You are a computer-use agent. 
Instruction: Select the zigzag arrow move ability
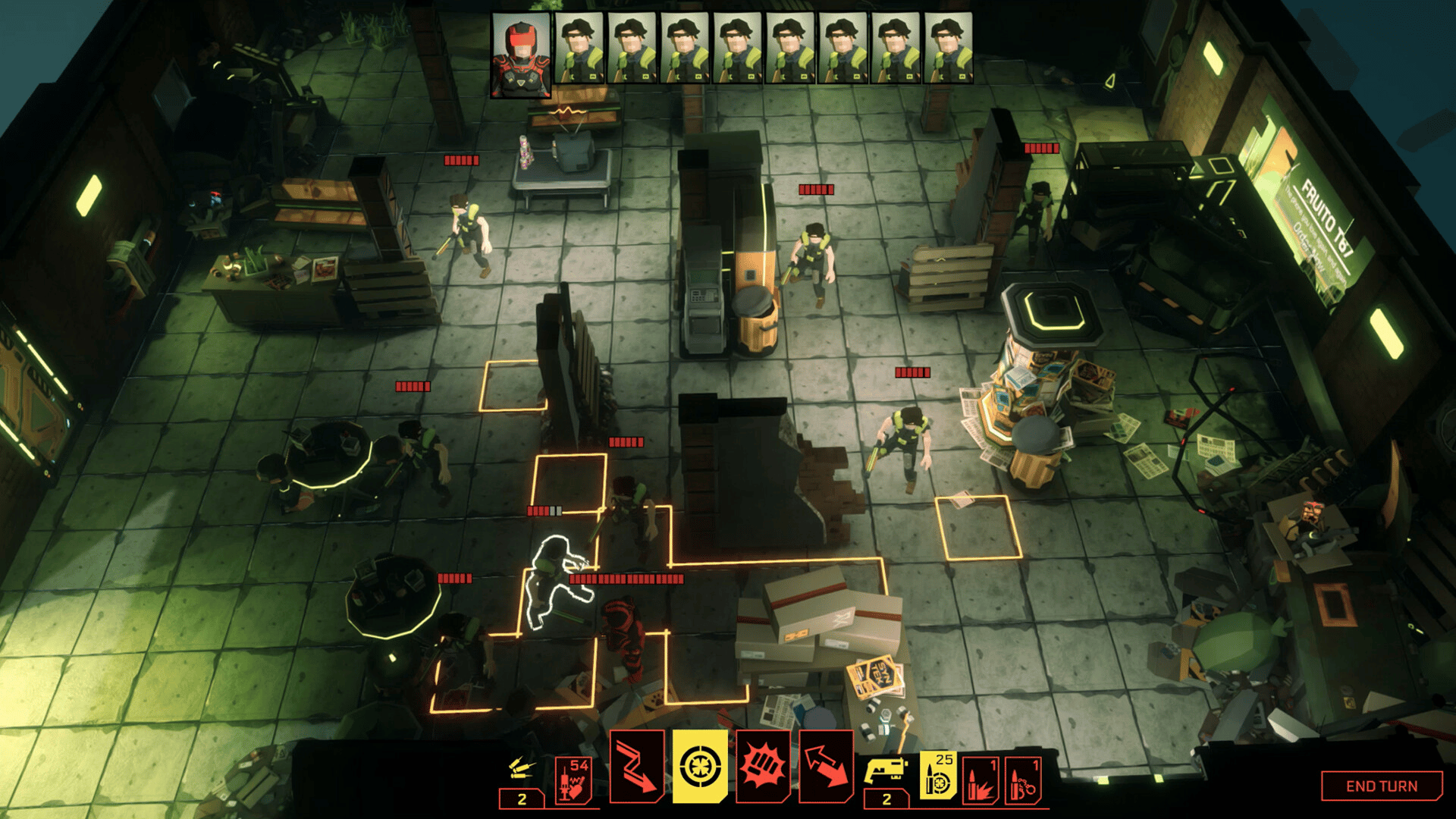636,767
